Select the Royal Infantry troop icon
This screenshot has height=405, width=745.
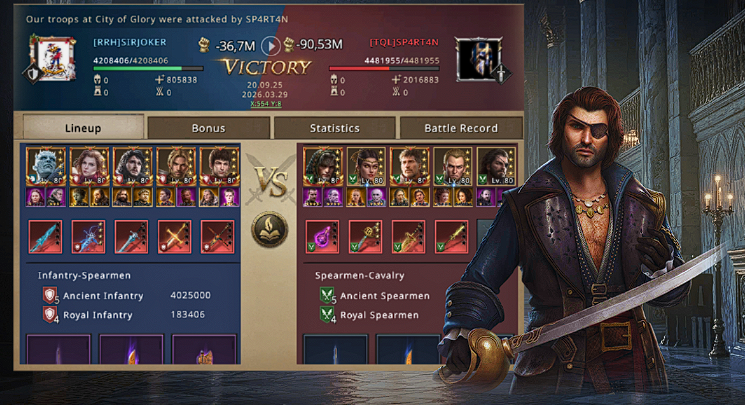coord(51,314)
